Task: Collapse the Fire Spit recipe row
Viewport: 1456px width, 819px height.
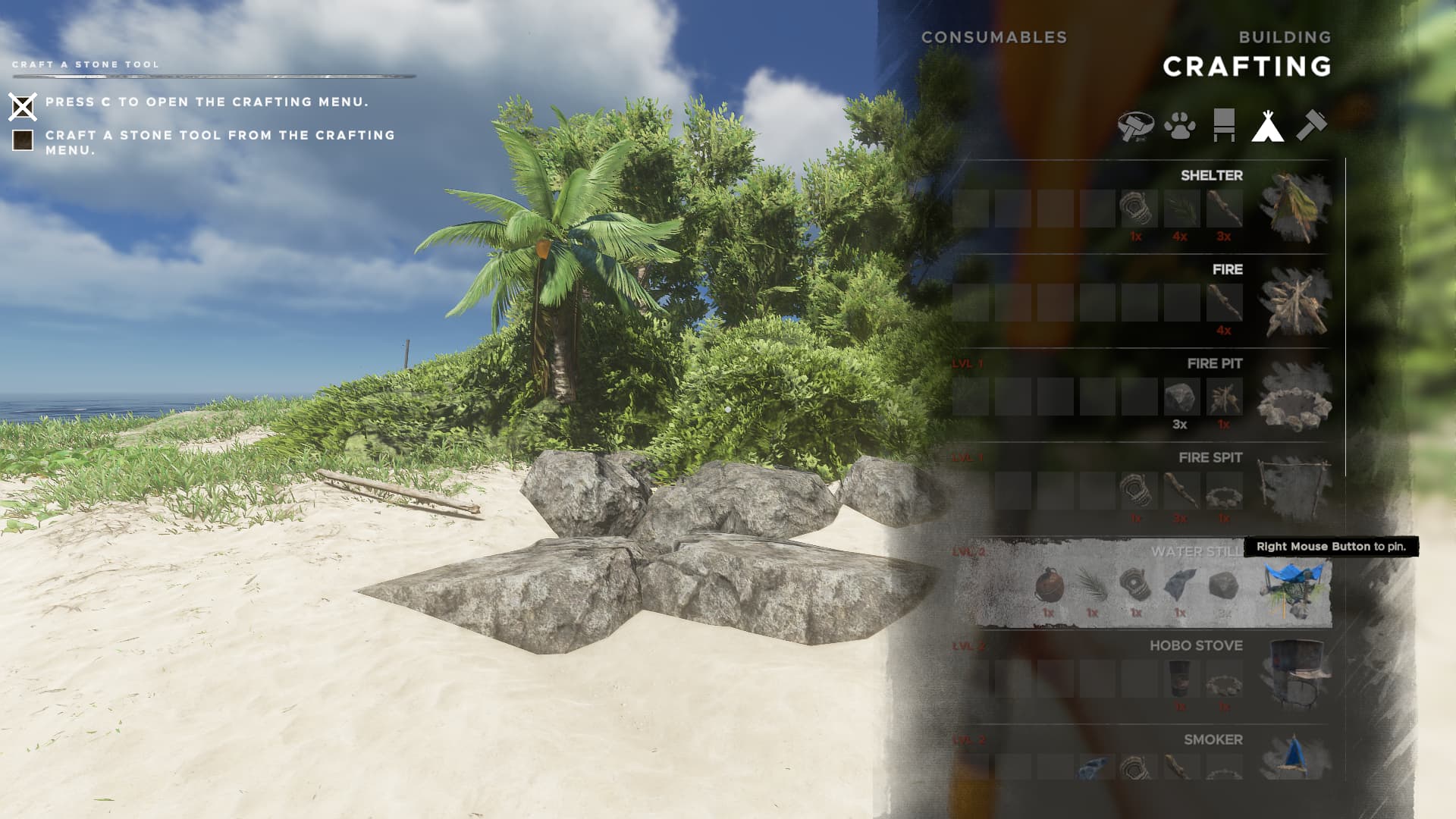Action: click(x=1210, y=457)
